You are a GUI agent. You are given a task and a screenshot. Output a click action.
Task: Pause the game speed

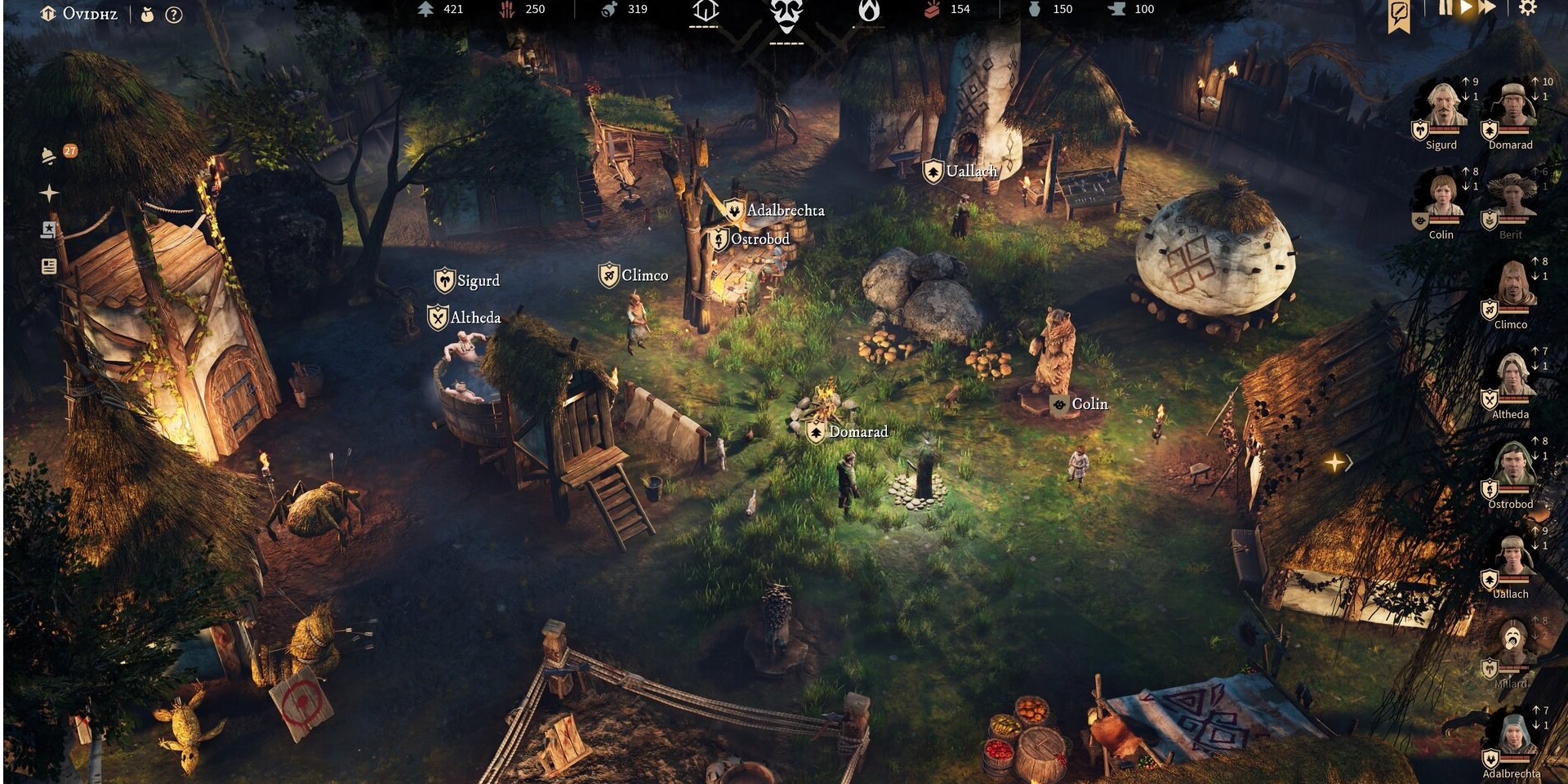(x=1445, y=8)
